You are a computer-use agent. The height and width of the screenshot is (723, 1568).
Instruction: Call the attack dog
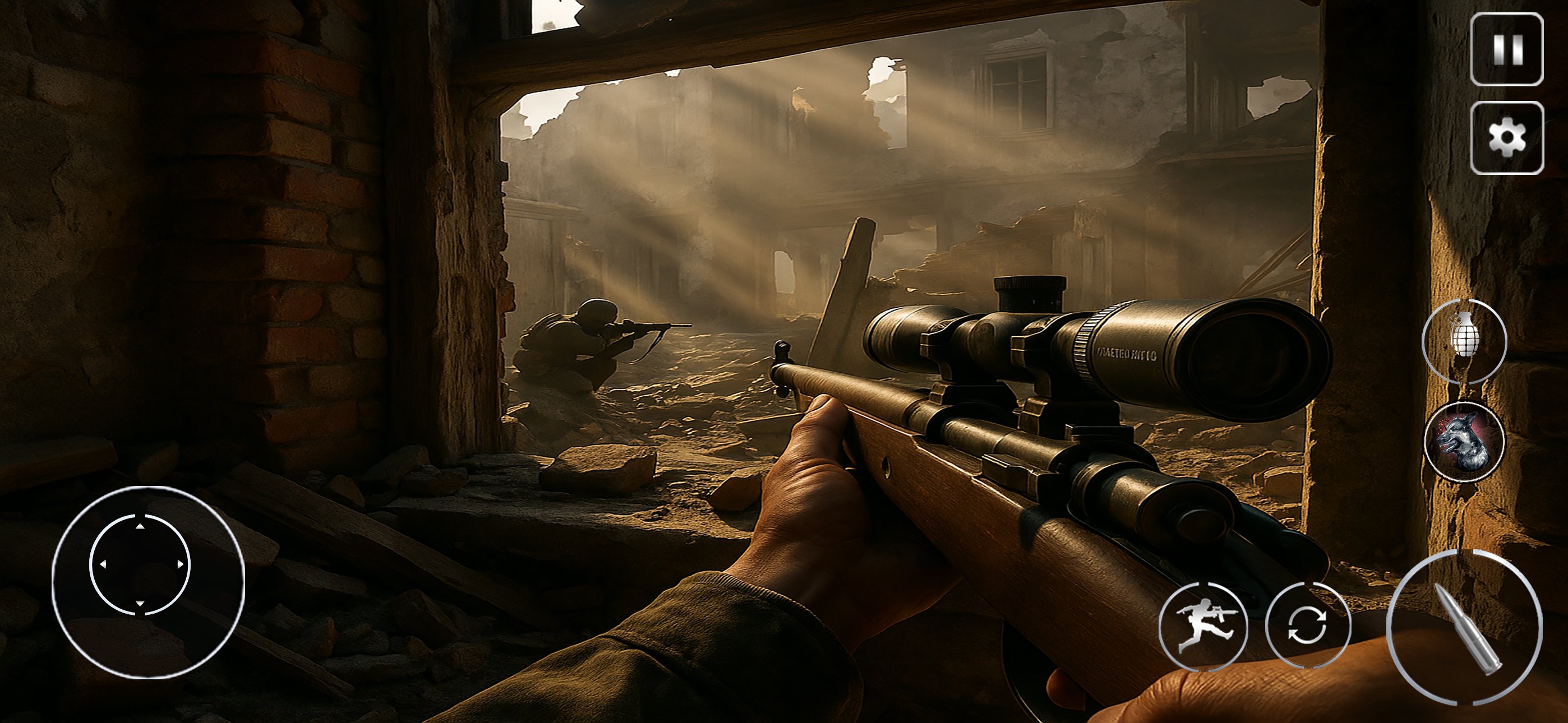point(1464,442)
